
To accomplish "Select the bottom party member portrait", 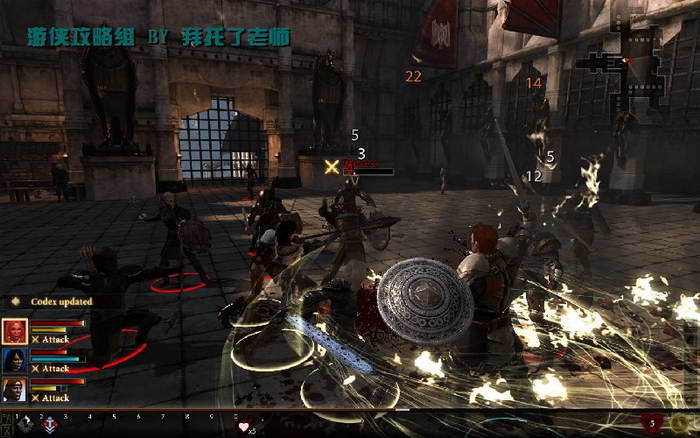I will [x=15, y=389].
